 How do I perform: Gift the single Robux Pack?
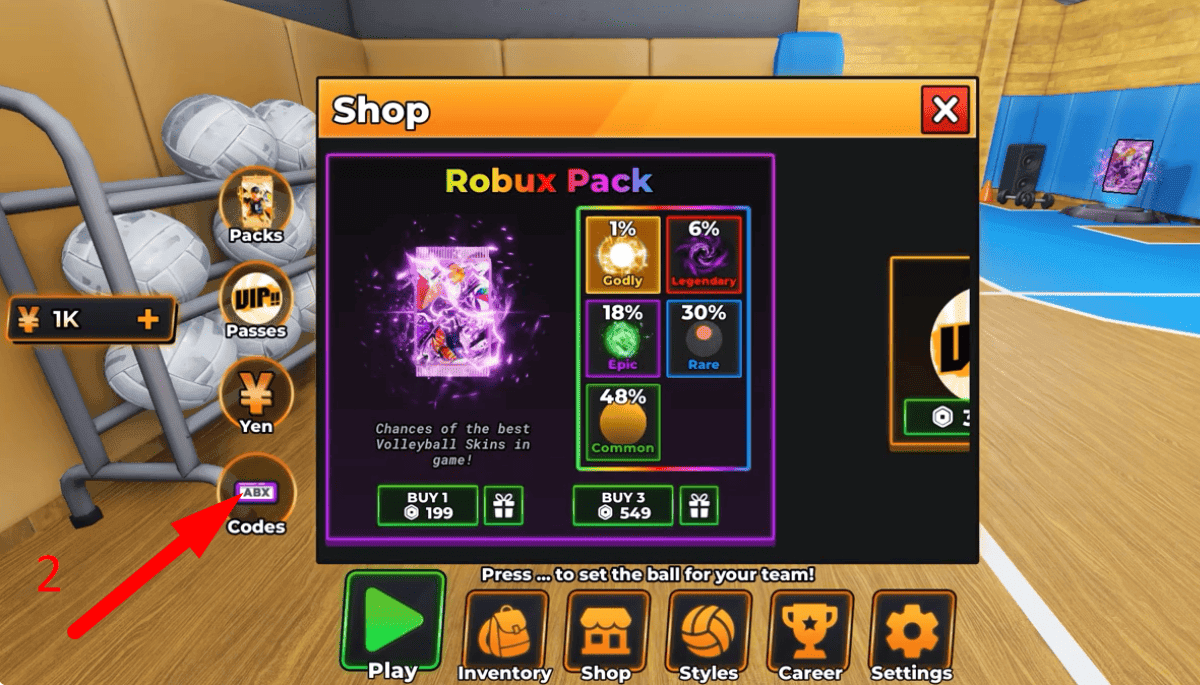(503, 505)
